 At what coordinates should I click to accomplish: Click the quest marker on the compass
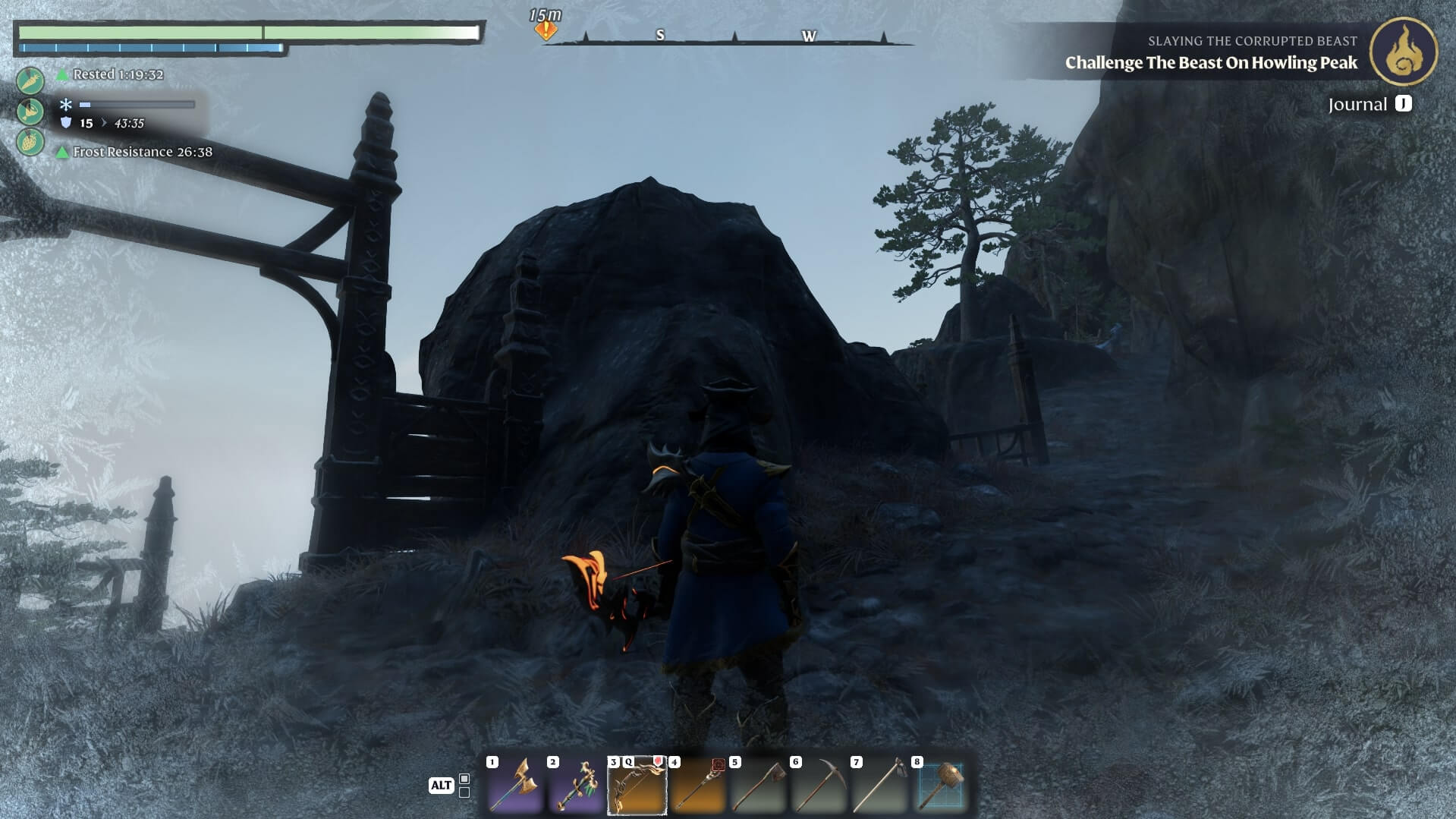click(x=546, y=30)
